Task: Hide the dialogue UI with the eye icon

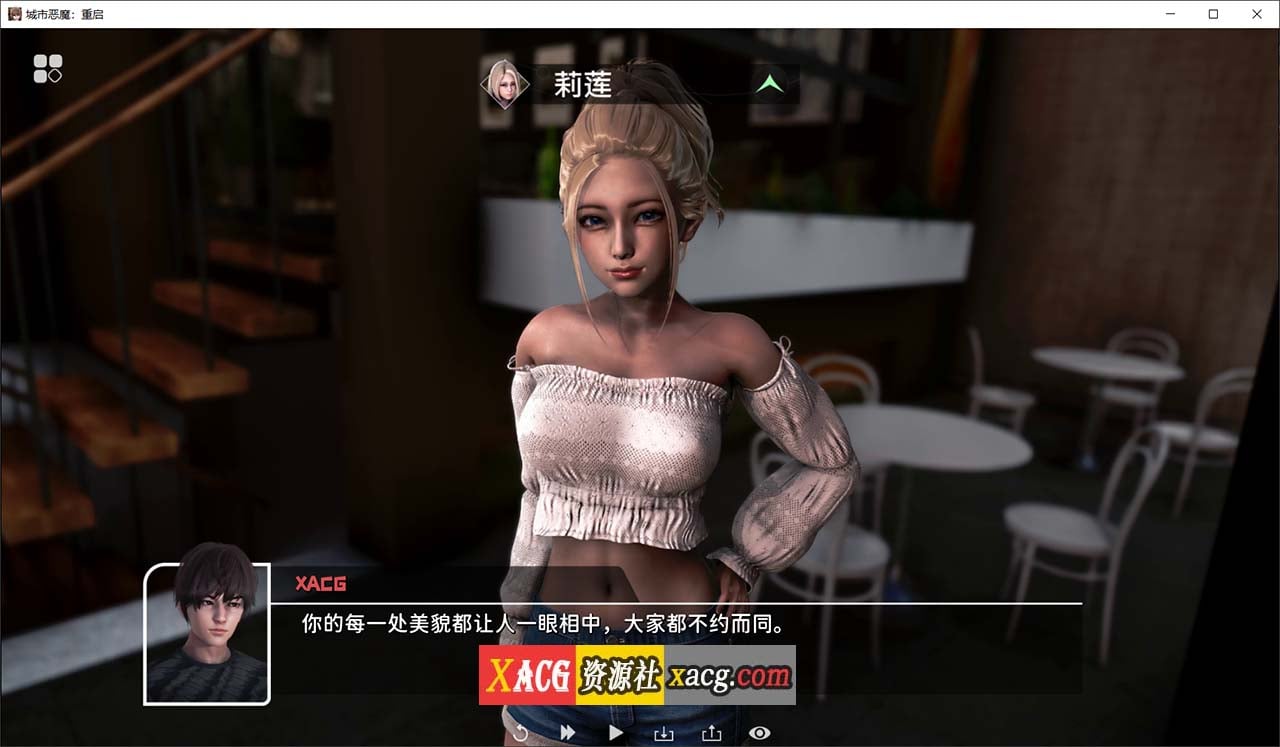Action: (759, 732)
